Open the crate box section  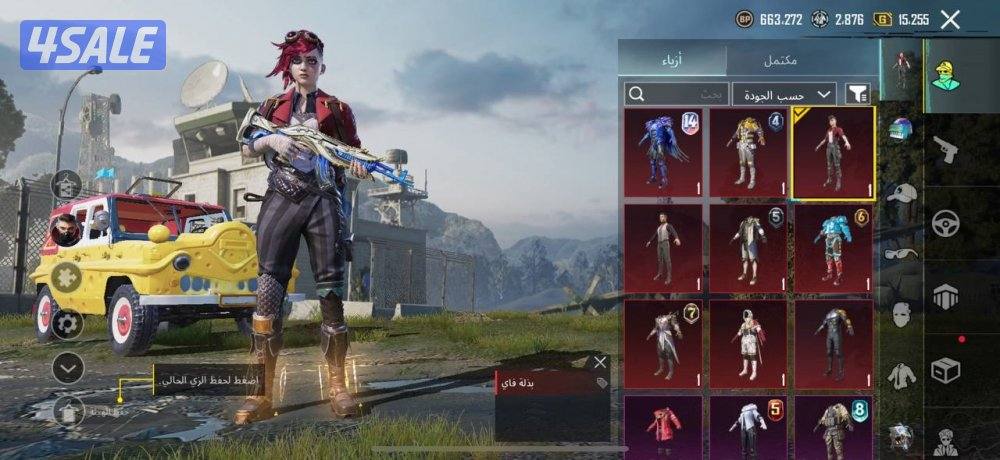click(945, 370)
